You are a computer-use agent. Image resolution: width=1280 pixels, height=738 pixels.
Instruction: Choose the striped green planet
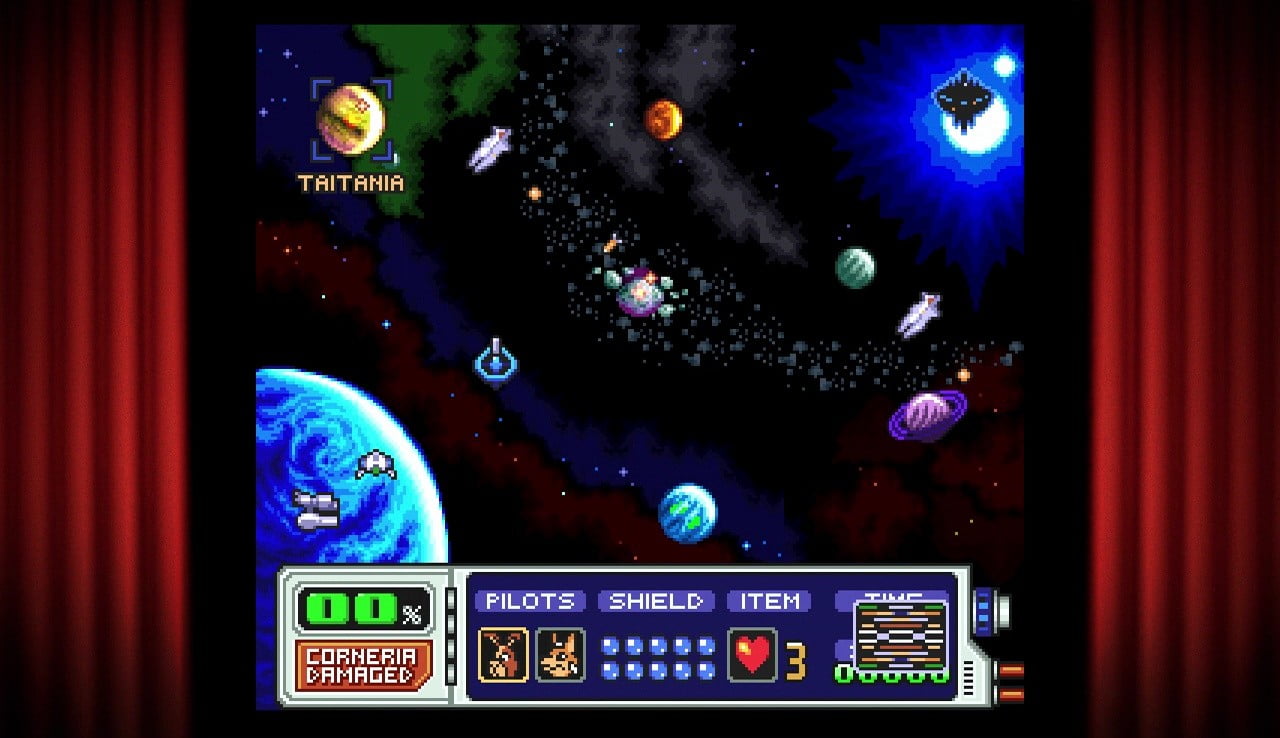(855, 268)
